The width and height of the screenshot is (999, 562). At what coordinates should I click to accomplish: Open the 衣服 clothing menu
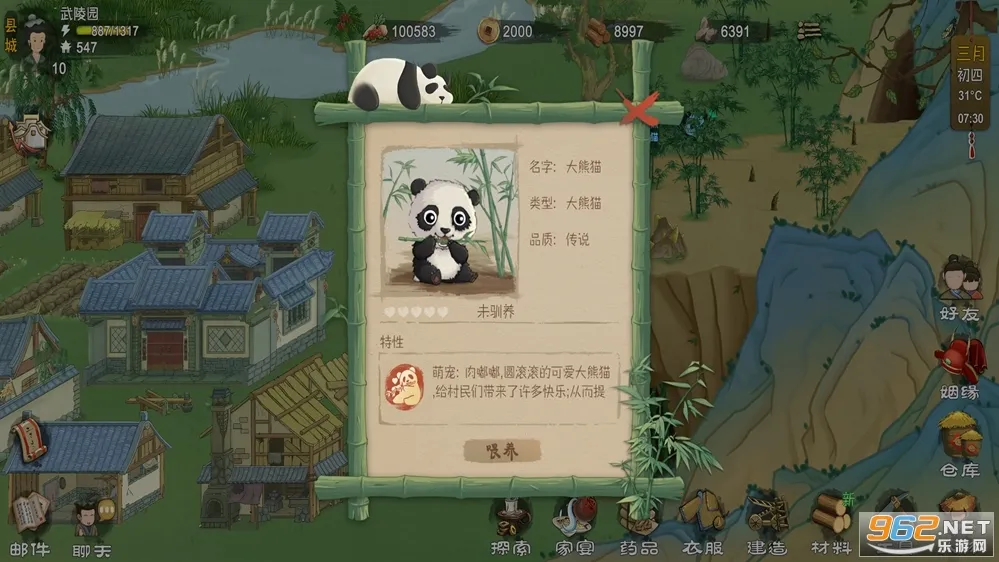tap(701, 524)
